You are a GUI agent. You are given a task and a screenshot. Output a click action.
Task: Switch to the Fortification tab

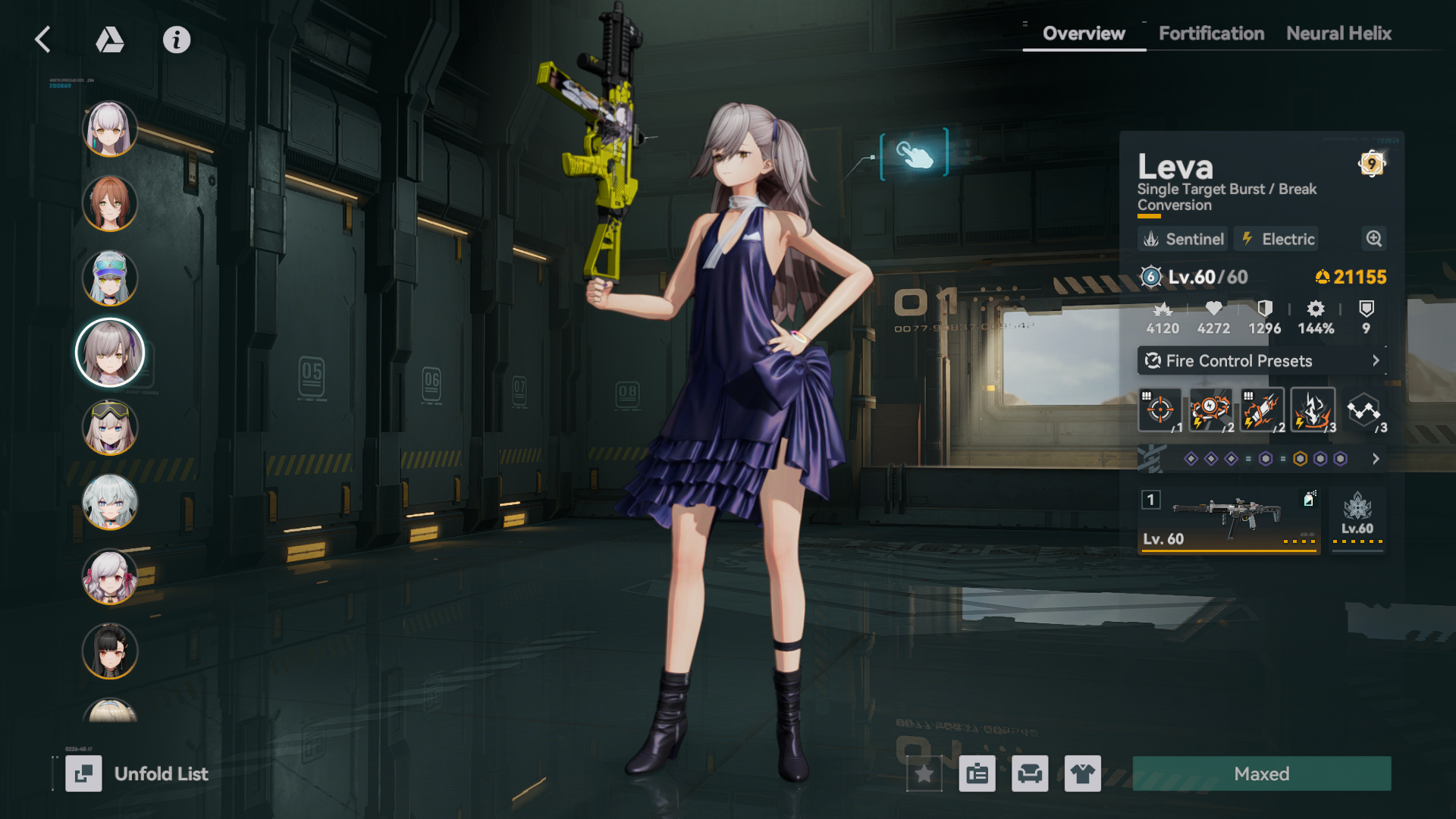click(x=1210, y=33)
